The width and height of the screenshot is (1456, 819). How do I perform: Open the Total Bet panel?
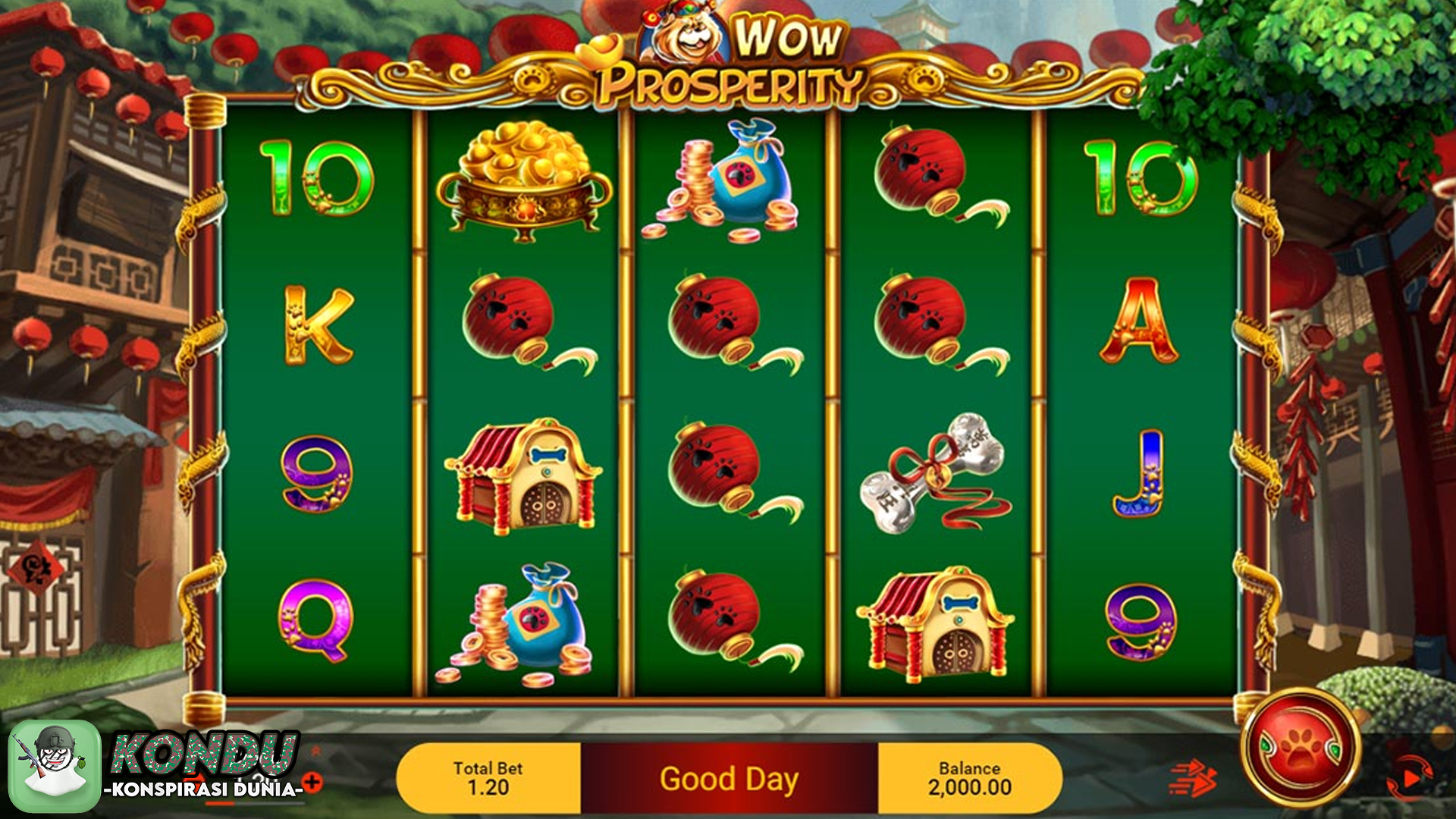488,778
